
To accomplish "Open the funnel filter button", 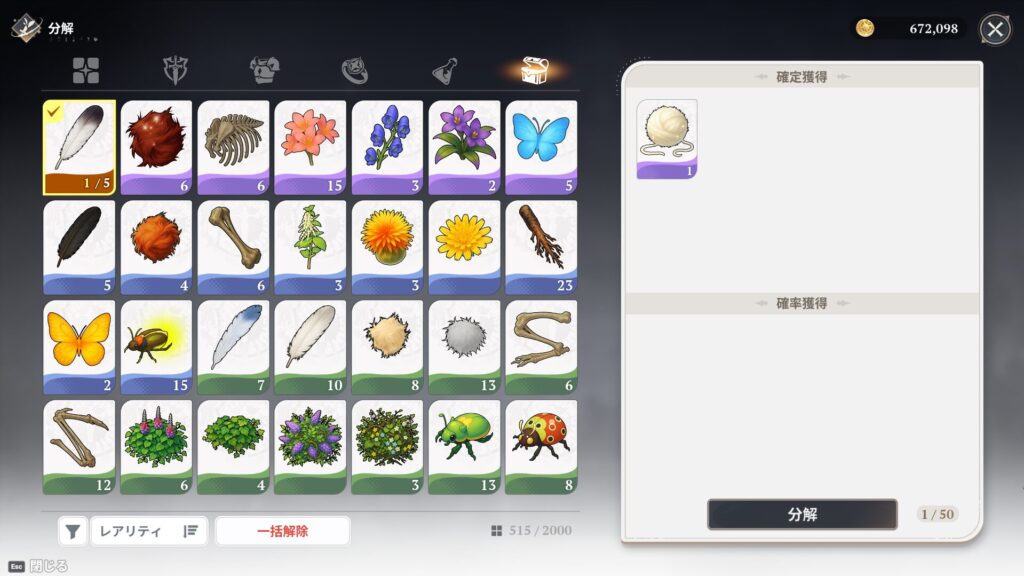I will 73,531.
